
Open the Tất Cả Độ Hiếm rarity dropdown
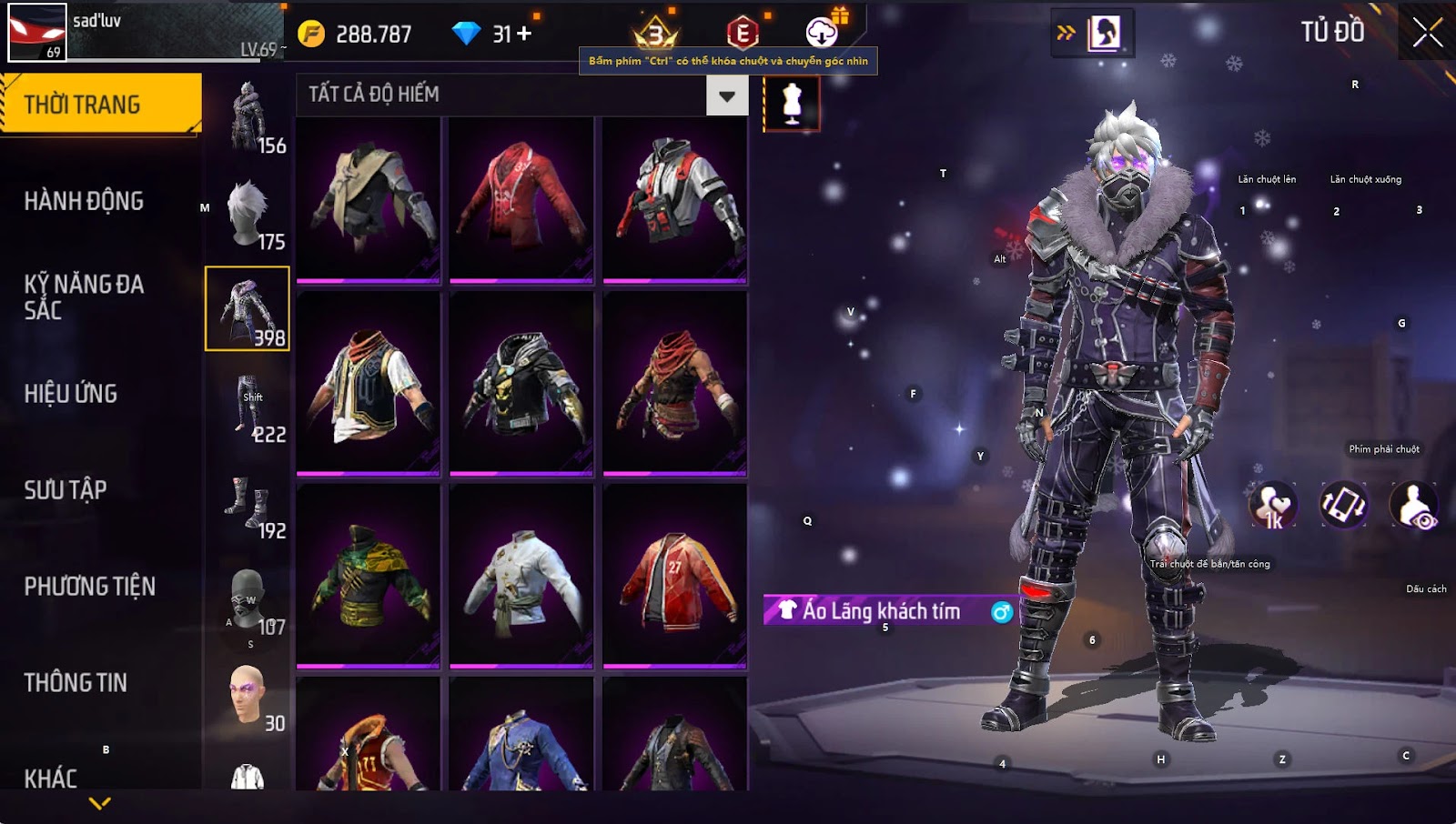pyautogui.click(x=726, y=95)
